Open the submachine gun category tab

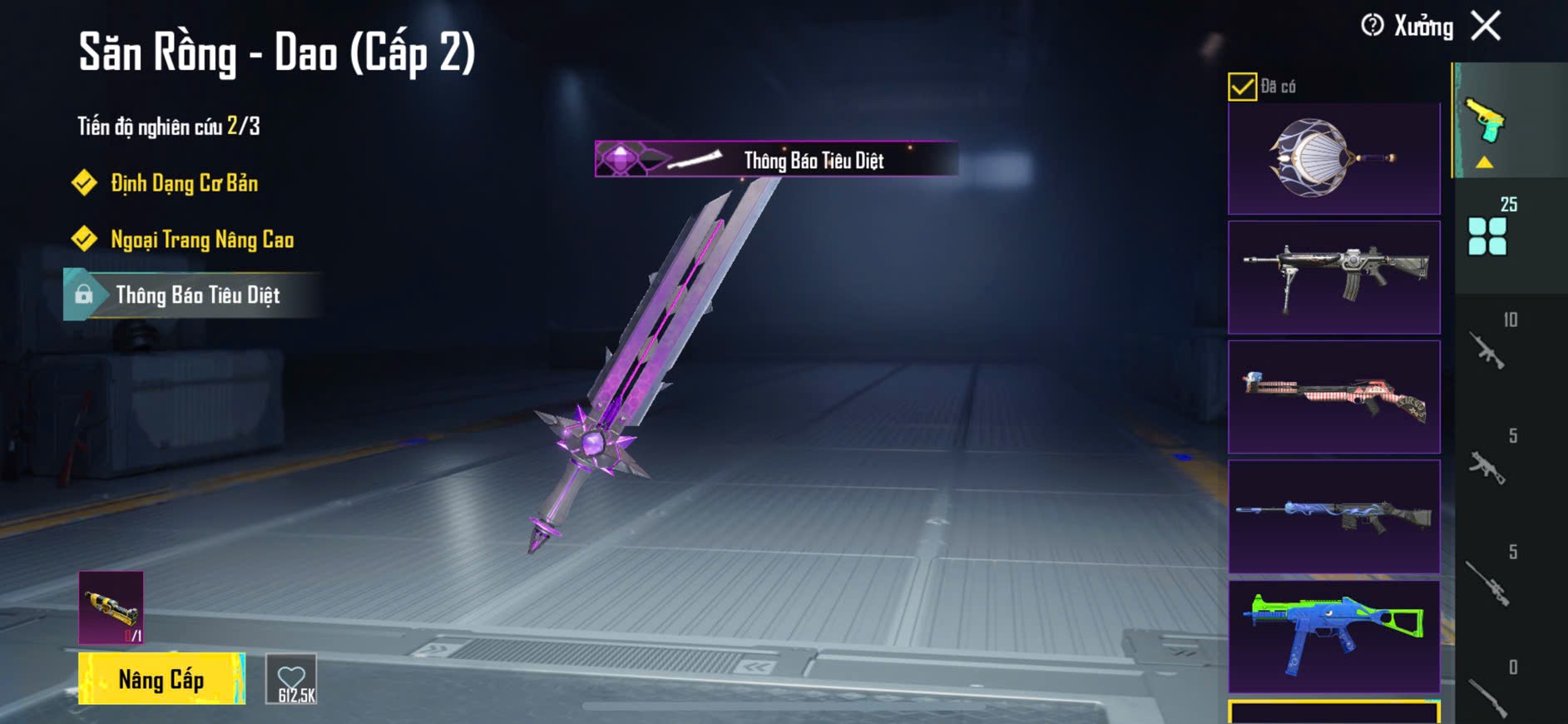coord(1489,464)
